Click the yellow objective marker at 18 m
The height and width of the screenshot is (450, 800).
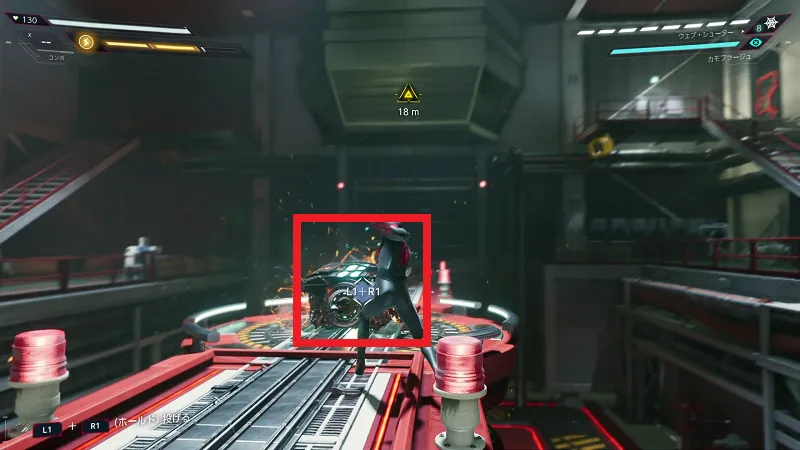point(407,94)
